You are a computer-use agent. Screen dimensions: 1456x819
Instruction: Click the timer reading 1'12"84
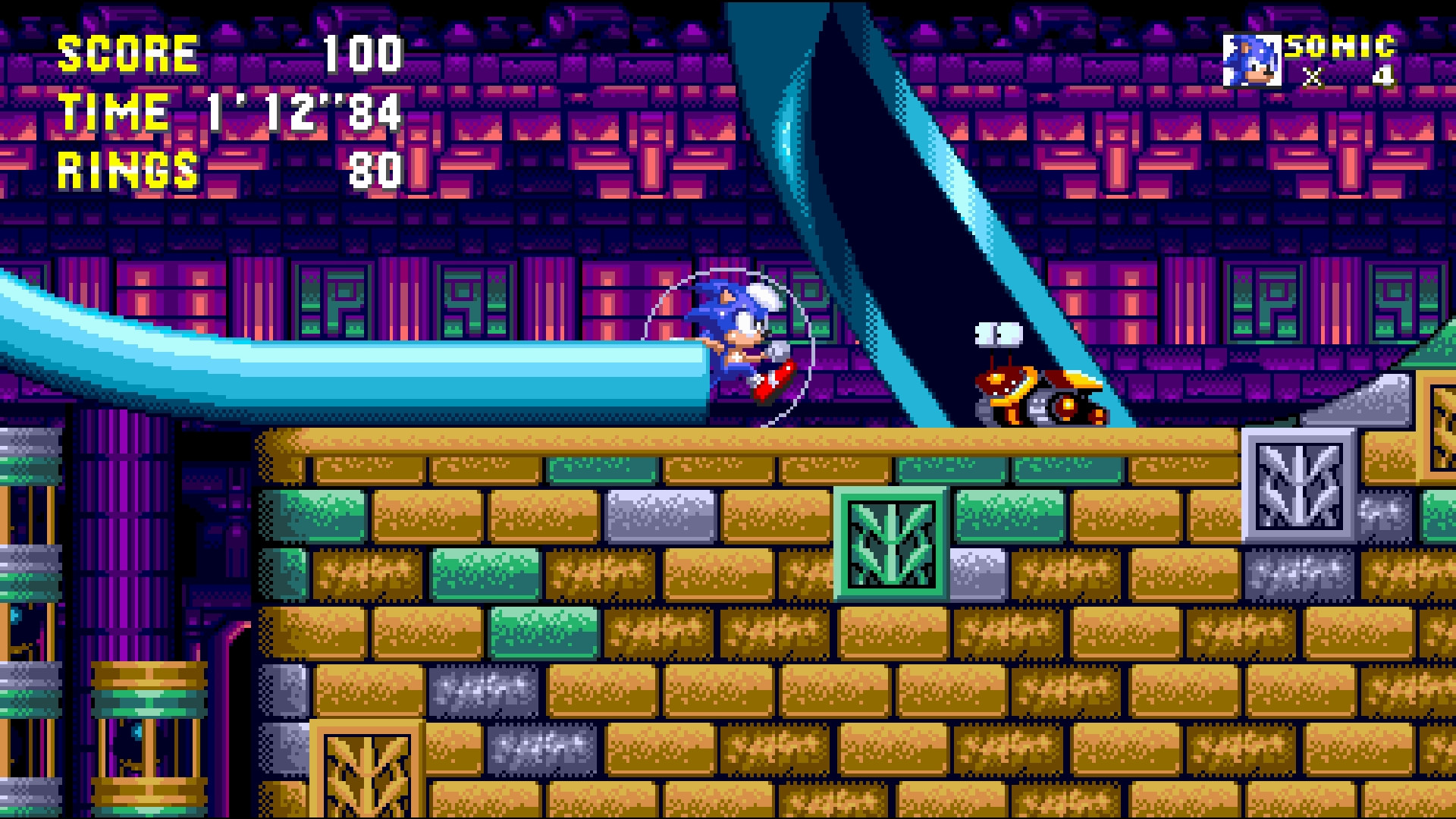[x=302, y=112]
